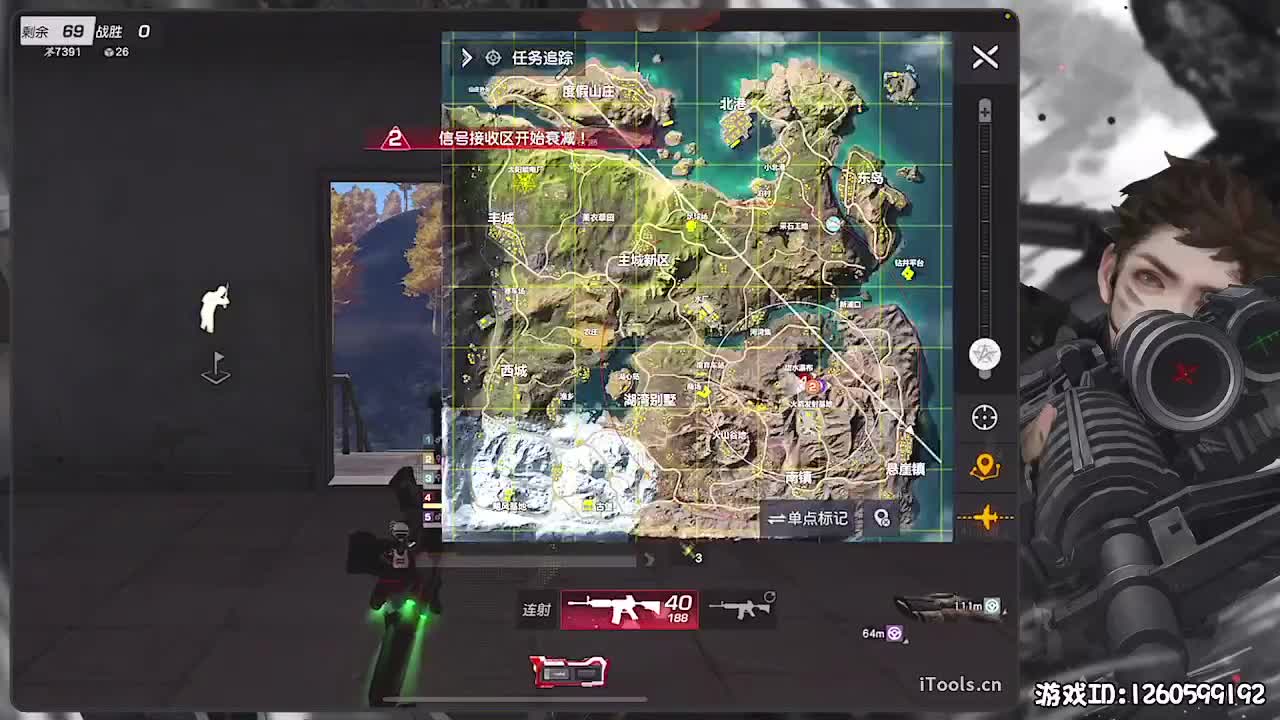Screen dimensions: 1280x720
Task: Expand the 任务追踪 panel chevron
Action: pyautogui.click(x=466, y=58)
